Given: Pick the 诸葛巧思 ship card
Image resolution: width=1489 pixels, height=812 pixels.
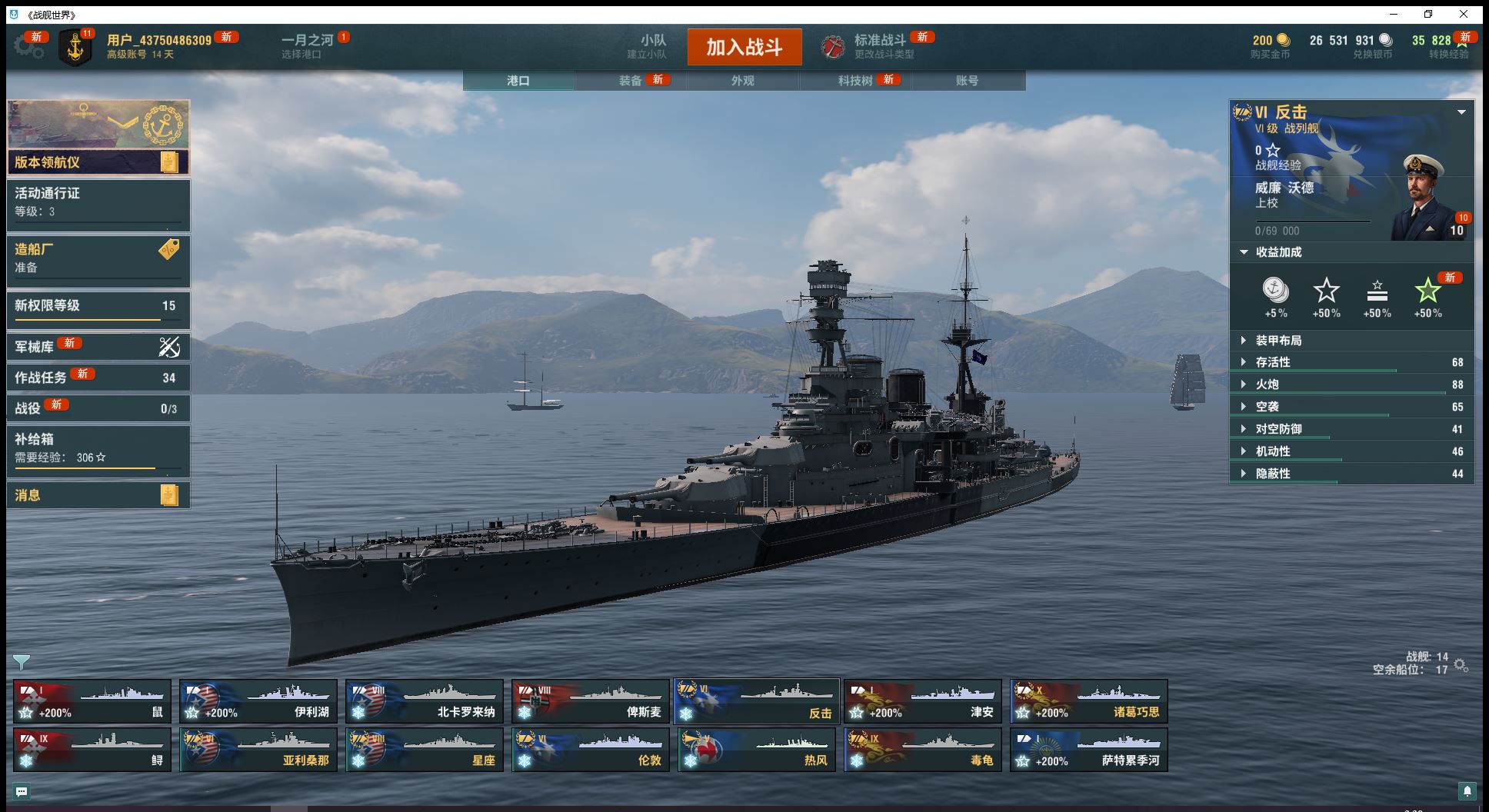Looking at the screenshot, I should [x=1088, y=701].
